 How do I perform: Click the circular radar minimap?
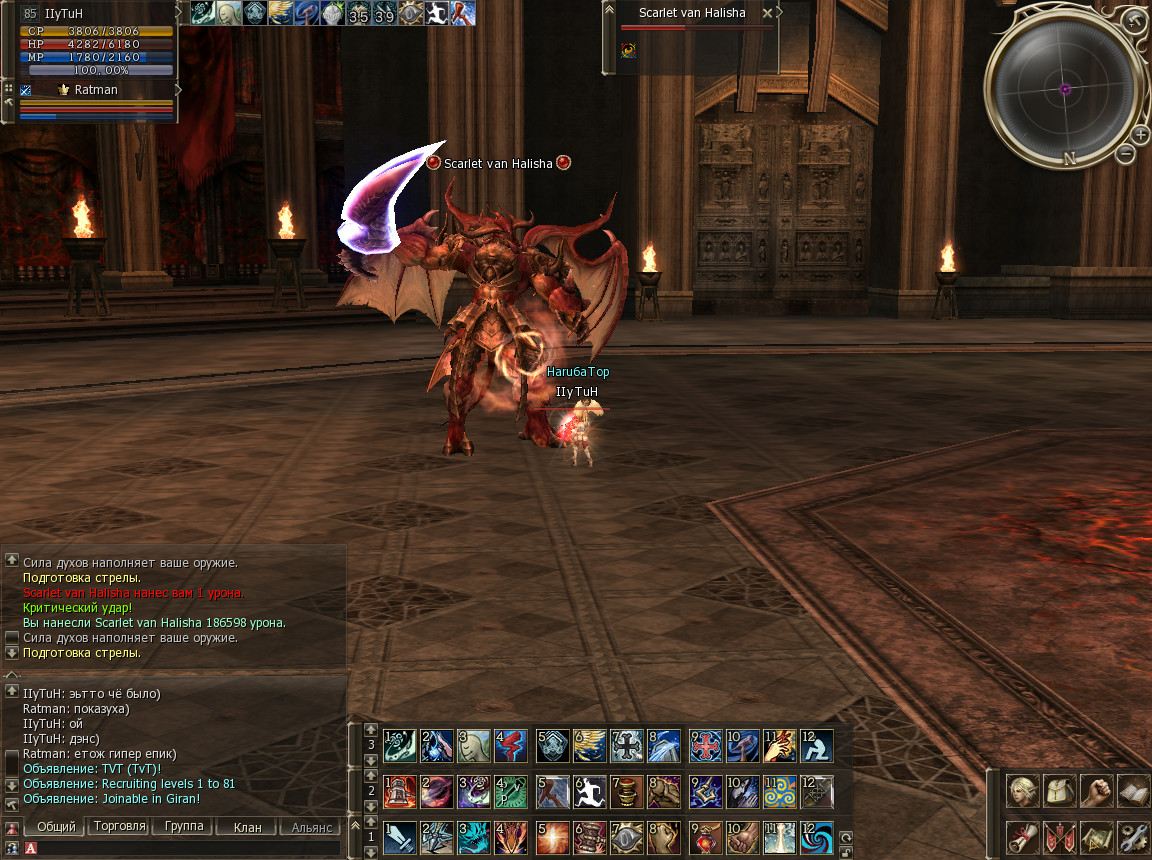click(1064, 90)
